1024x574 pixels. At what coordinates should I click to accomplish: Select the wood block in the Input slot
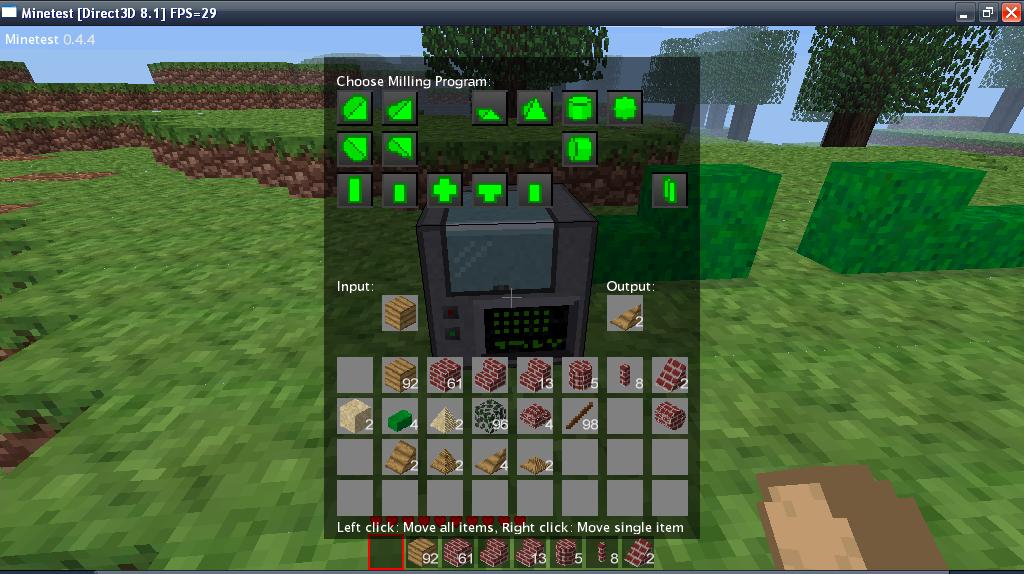click(400, 313)
